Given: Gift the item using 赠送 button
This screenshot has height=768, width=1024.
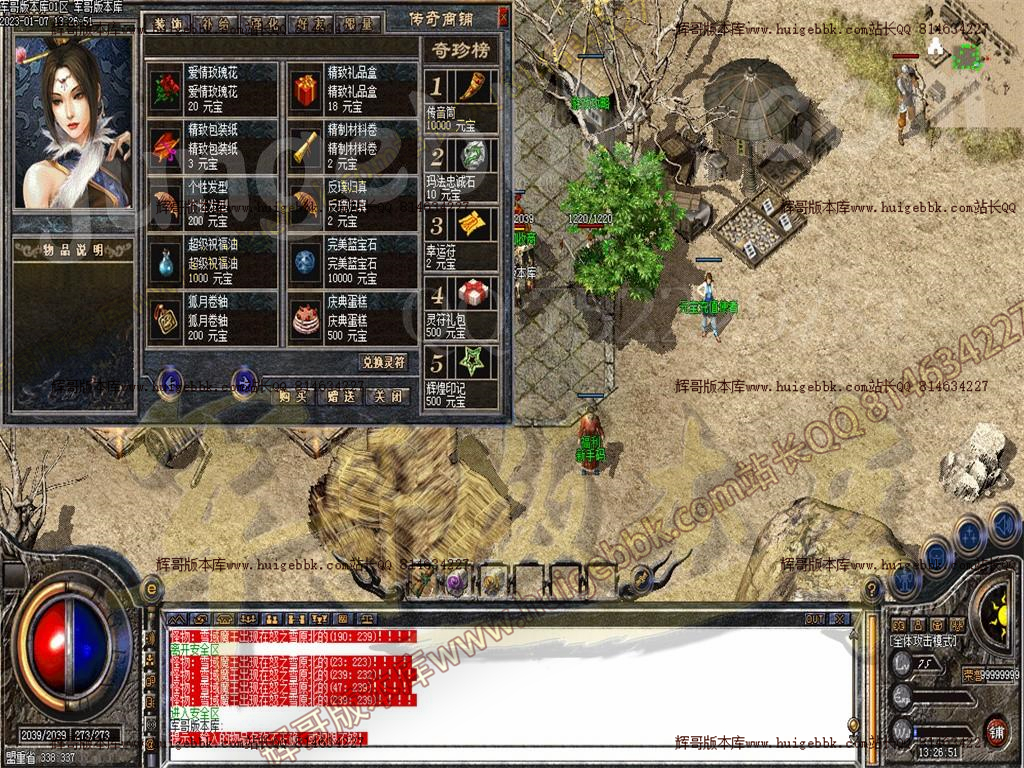Looking at the screenshot, I should 339,396.
